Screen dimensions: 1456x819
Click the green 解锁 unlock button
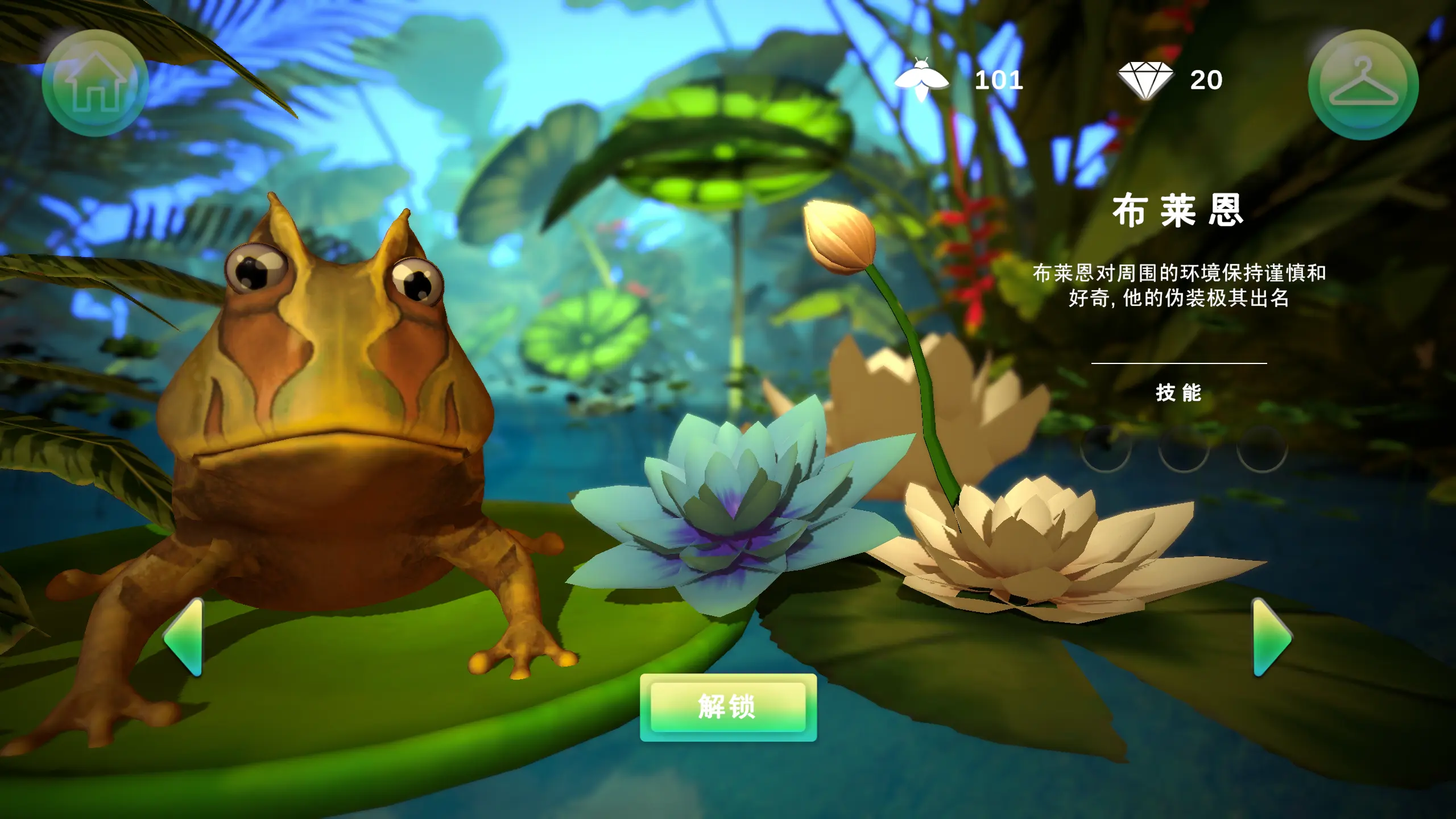(x=728, y=708)
